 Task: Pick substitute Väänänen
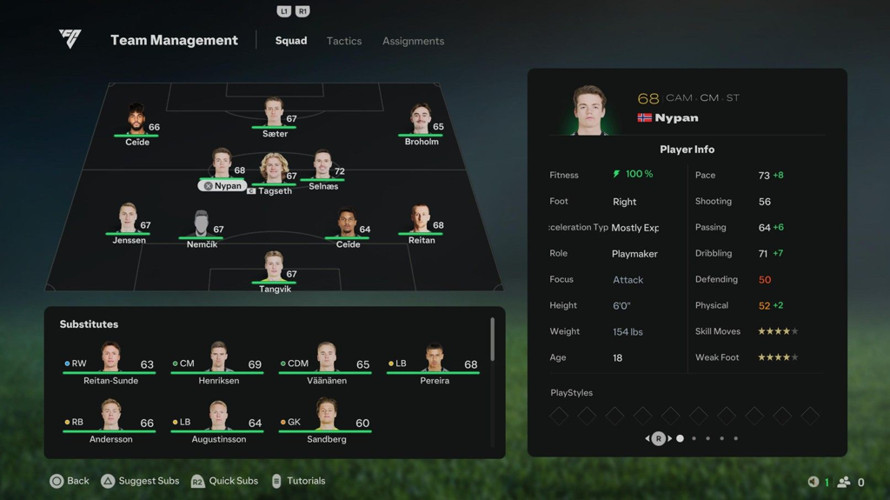(326, 363)
